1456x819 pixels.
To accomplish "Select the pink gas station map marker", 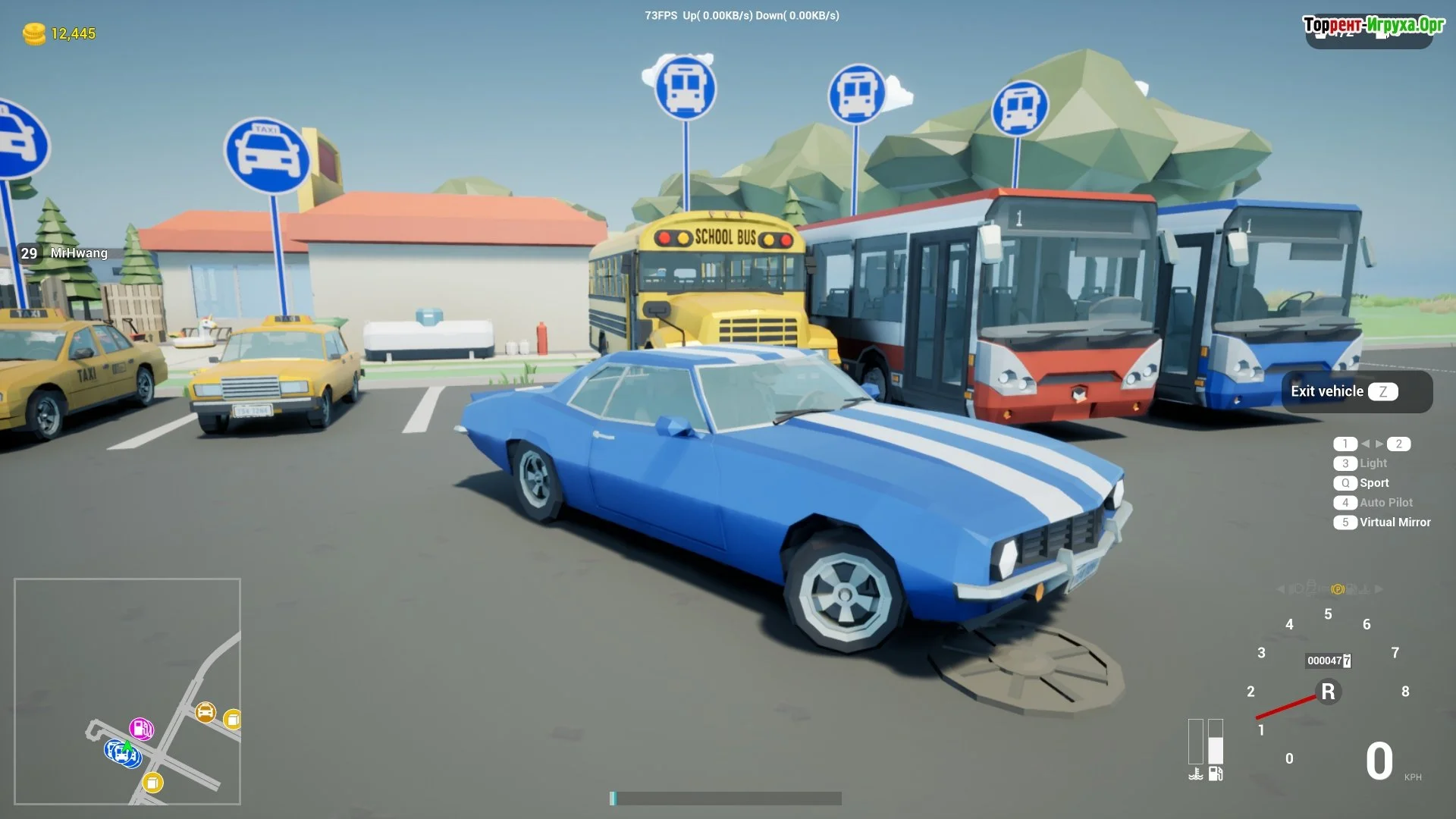I will 141,729.
